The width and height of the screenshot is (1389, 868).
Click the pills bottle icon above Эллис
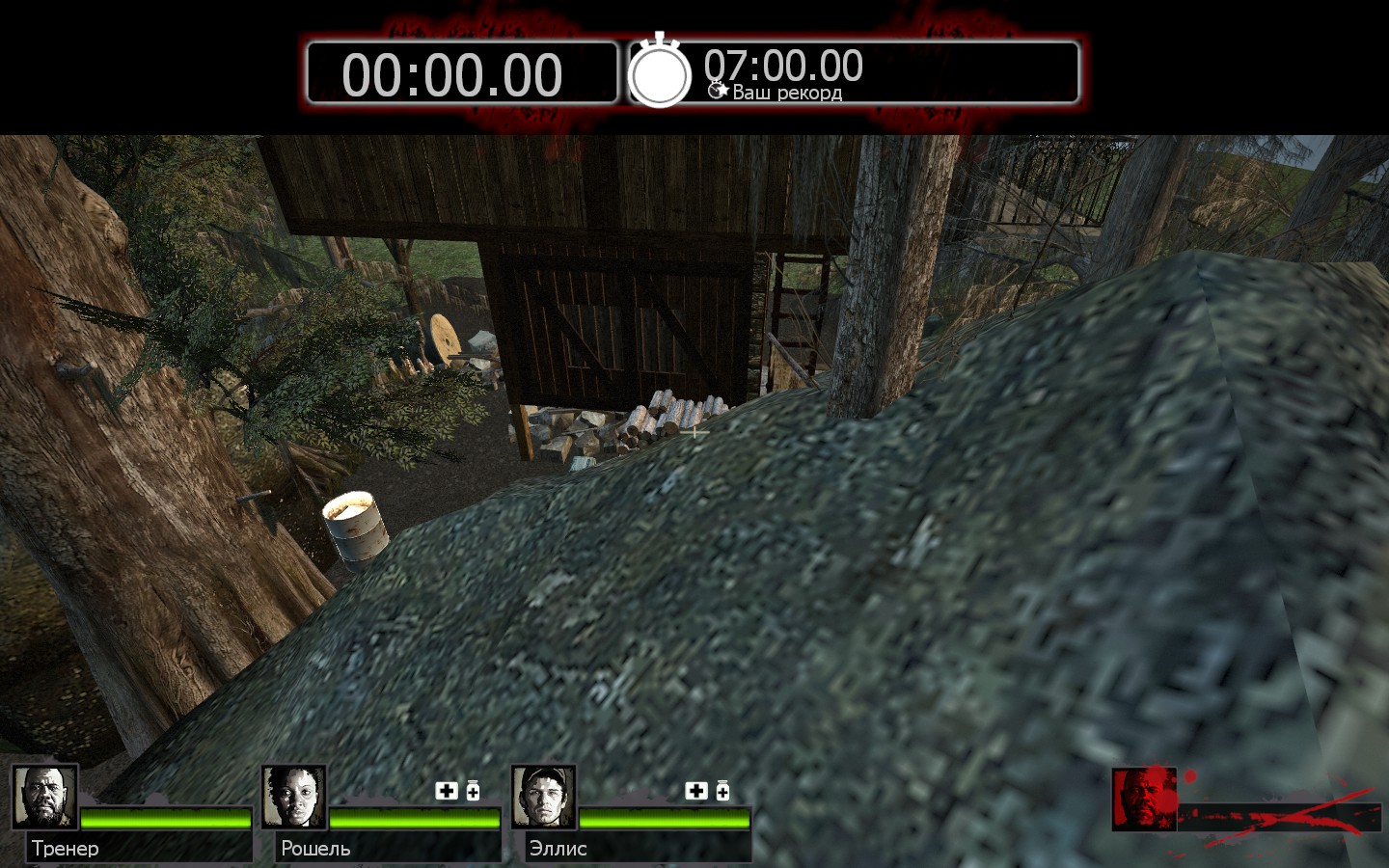[722, 791]
